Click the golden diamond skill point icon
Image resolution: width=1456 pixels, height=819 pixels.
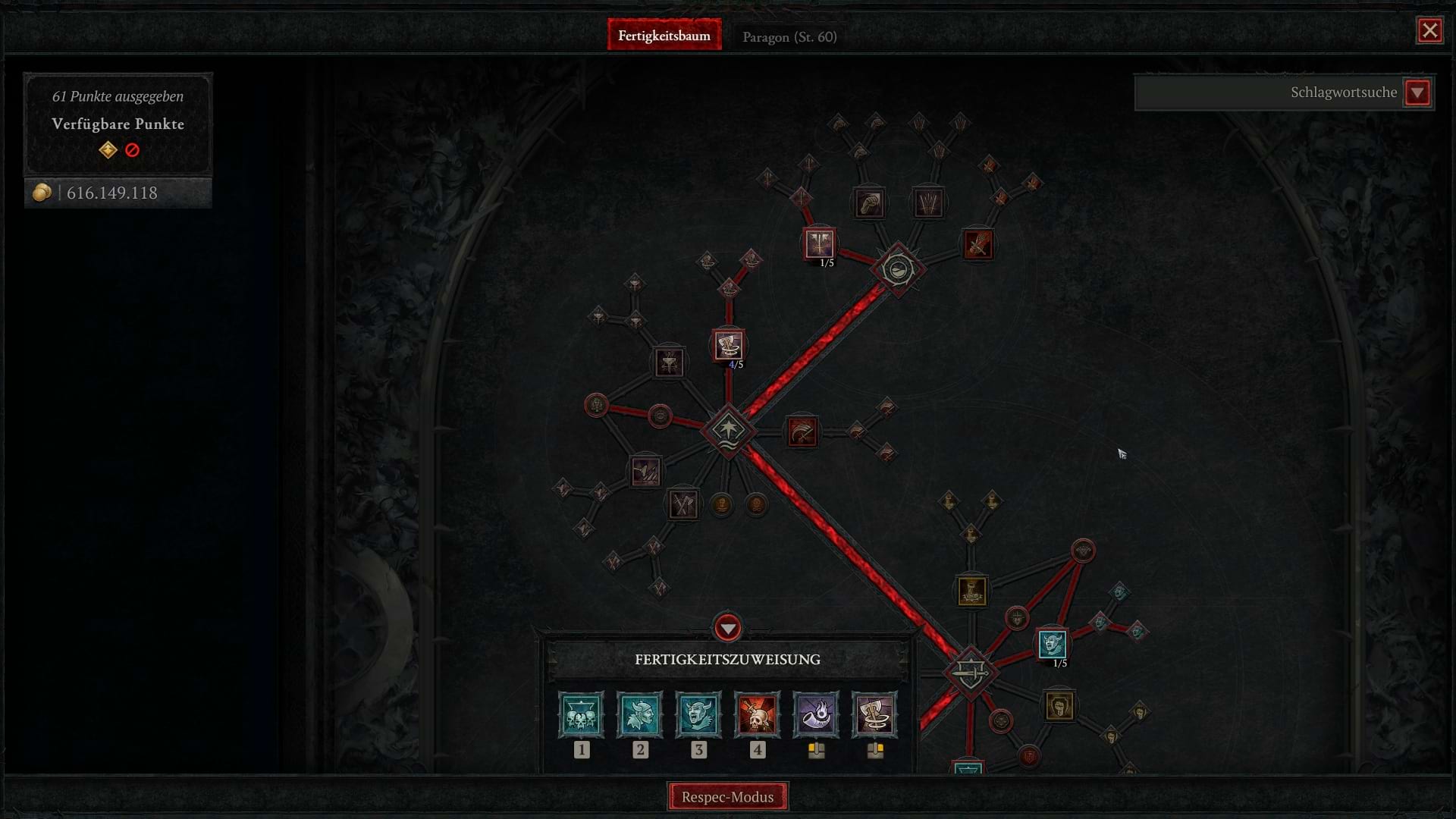(107, 150)
